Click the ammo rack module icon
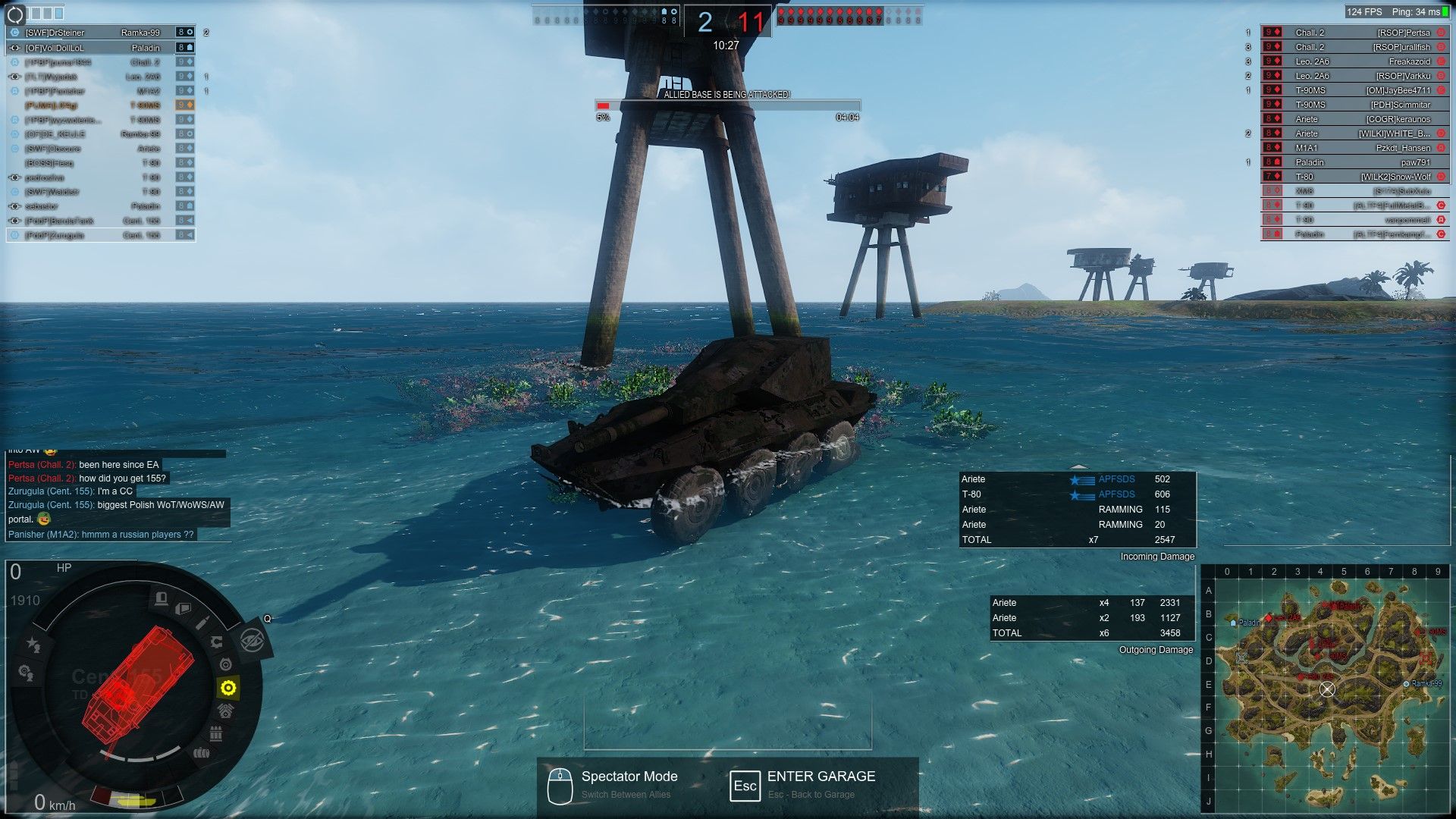 [x=216, y=733]
